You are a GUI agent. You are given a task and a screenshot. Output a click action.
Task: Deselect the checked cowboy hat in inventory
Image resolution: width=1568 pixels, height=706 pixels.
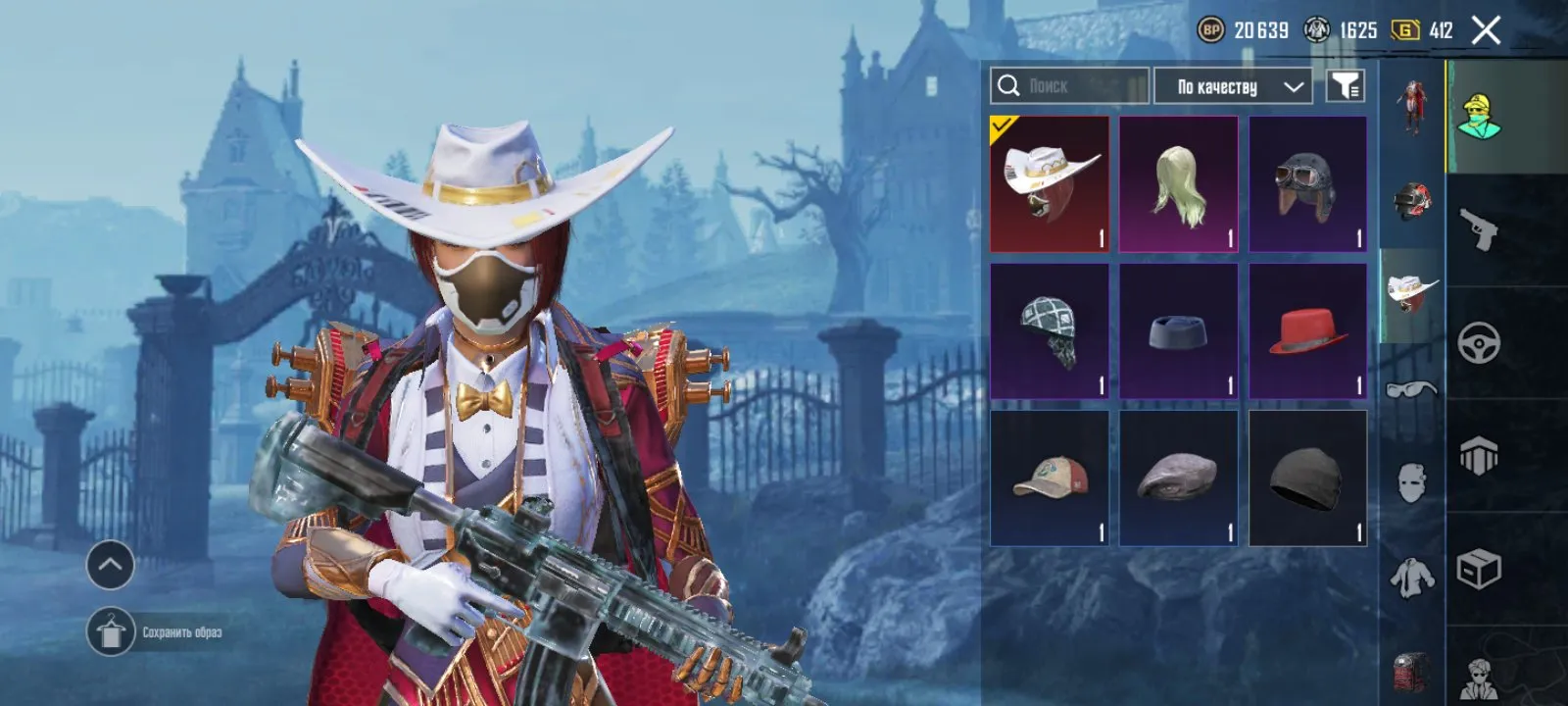click(x=1050, y=183)
